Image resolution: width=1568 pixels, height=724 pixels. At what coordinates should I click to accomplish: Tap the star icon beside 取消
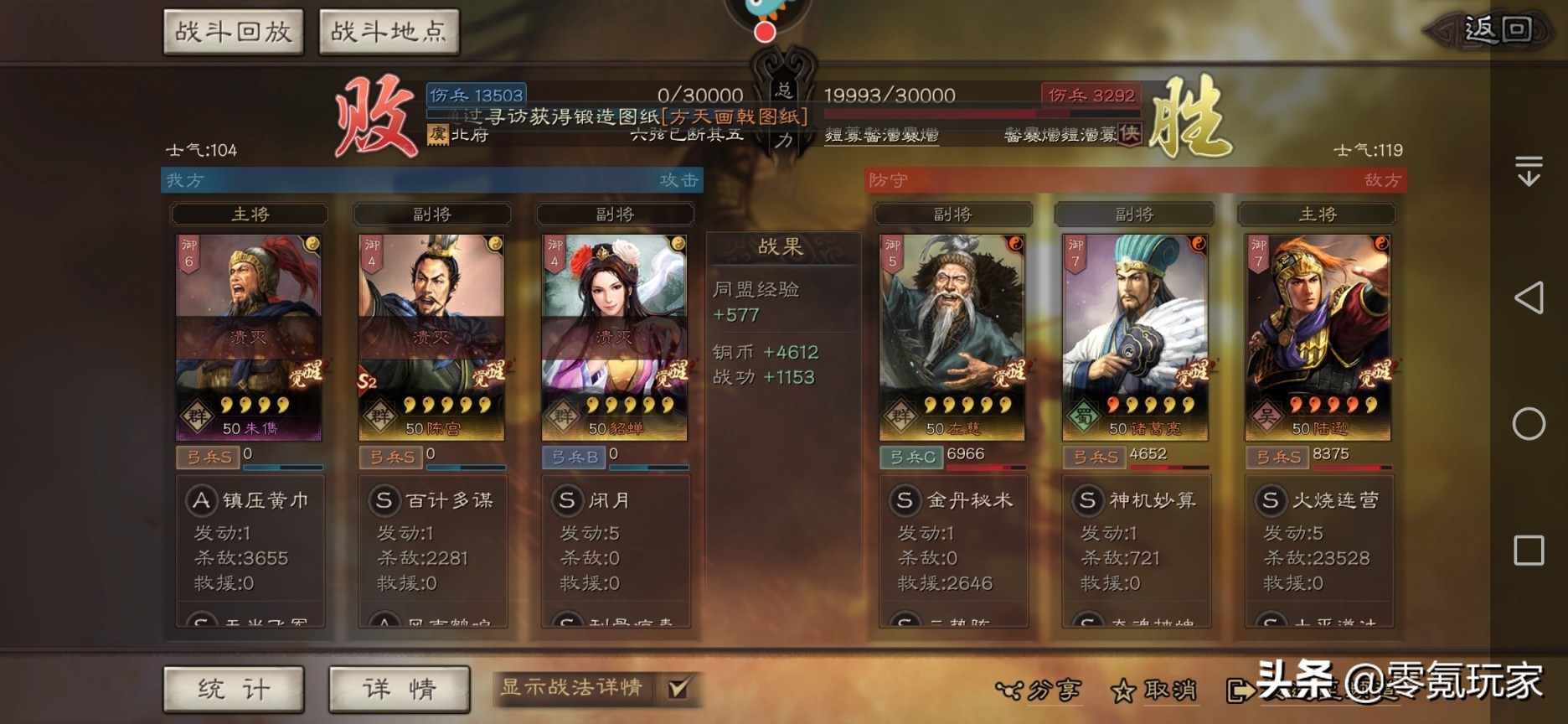[x=1125, y=690]
